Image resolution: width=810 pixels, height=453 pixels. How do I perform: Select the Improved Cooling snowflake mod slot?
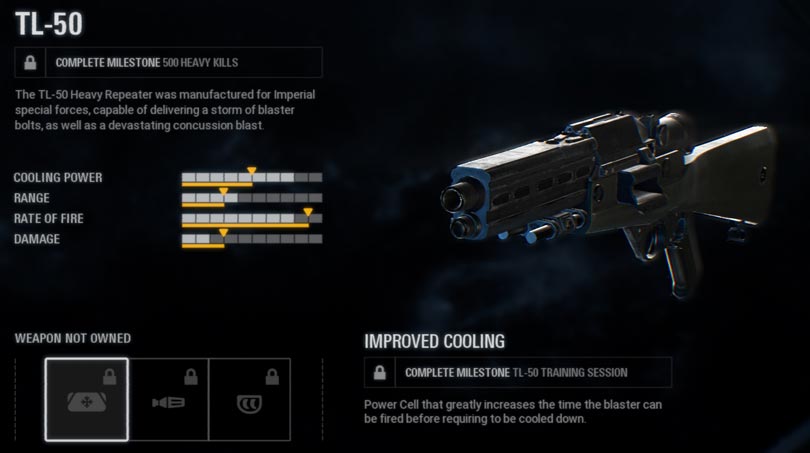click(87, 399)
